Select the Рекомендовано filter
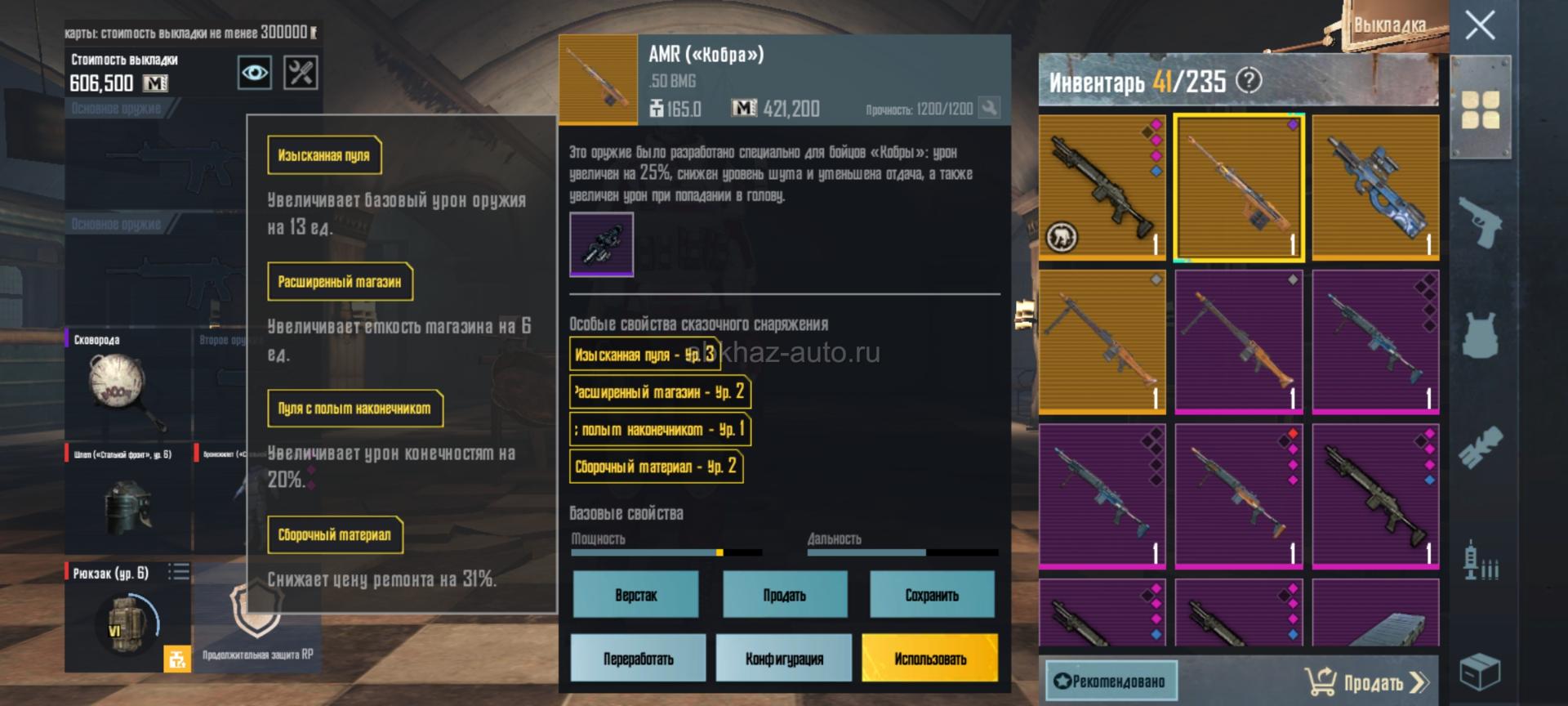 click(1111, 681)
